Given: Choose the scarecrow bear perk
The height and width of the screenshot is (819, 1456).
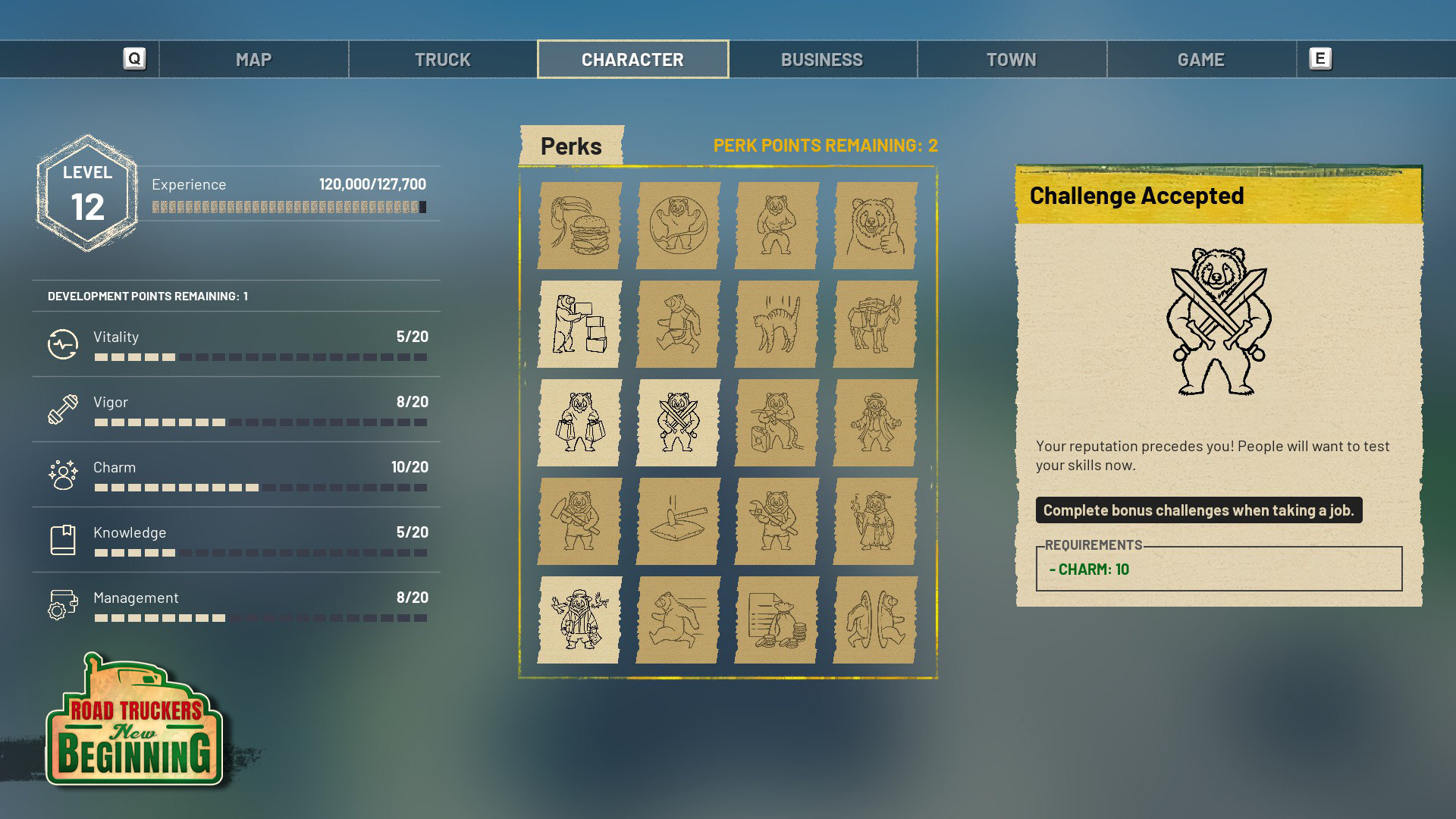Looking at the screenshot, I should pyautogui.click(x=579, y=620).
